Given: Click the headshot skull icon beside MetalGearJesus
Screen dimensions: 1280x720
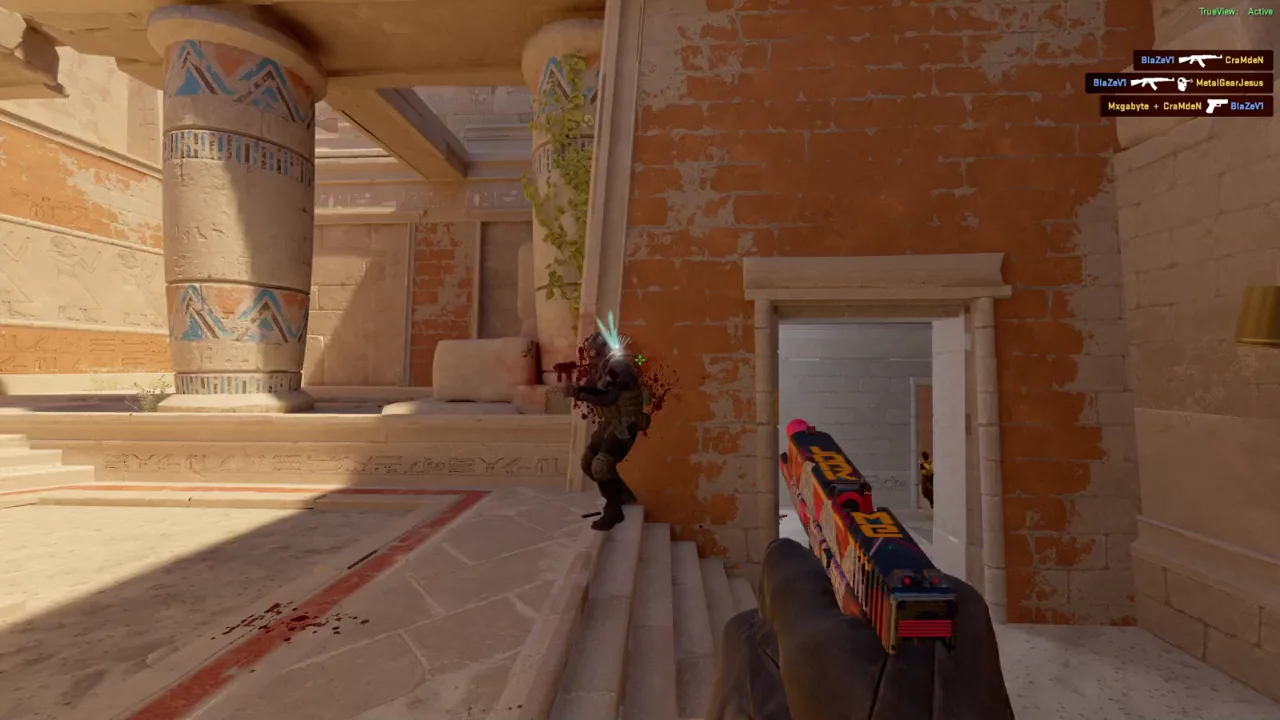Looking at the screenshot, I should click(1182, 84).
